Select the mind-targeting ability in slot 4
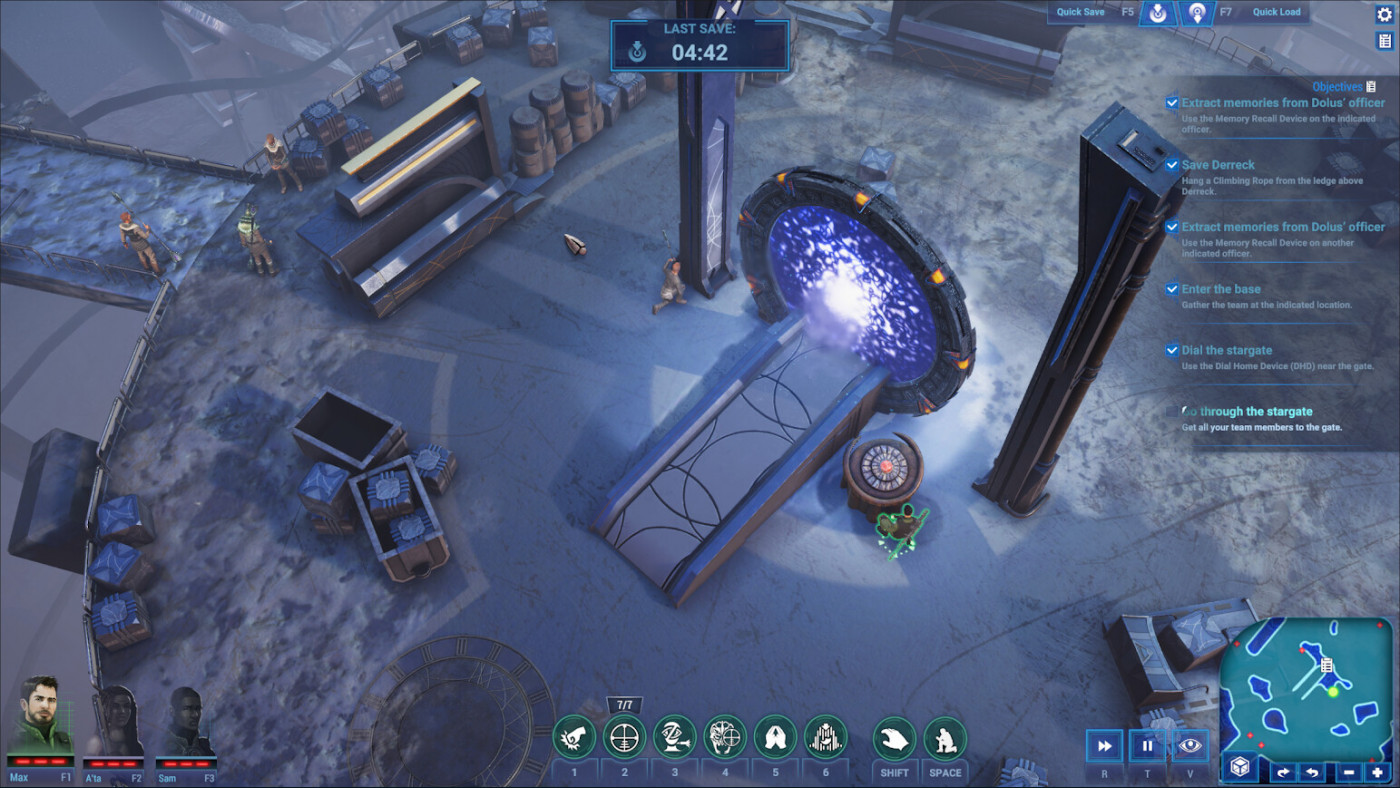This screenshot has width=1400, height=788. [x=724, y=737]
